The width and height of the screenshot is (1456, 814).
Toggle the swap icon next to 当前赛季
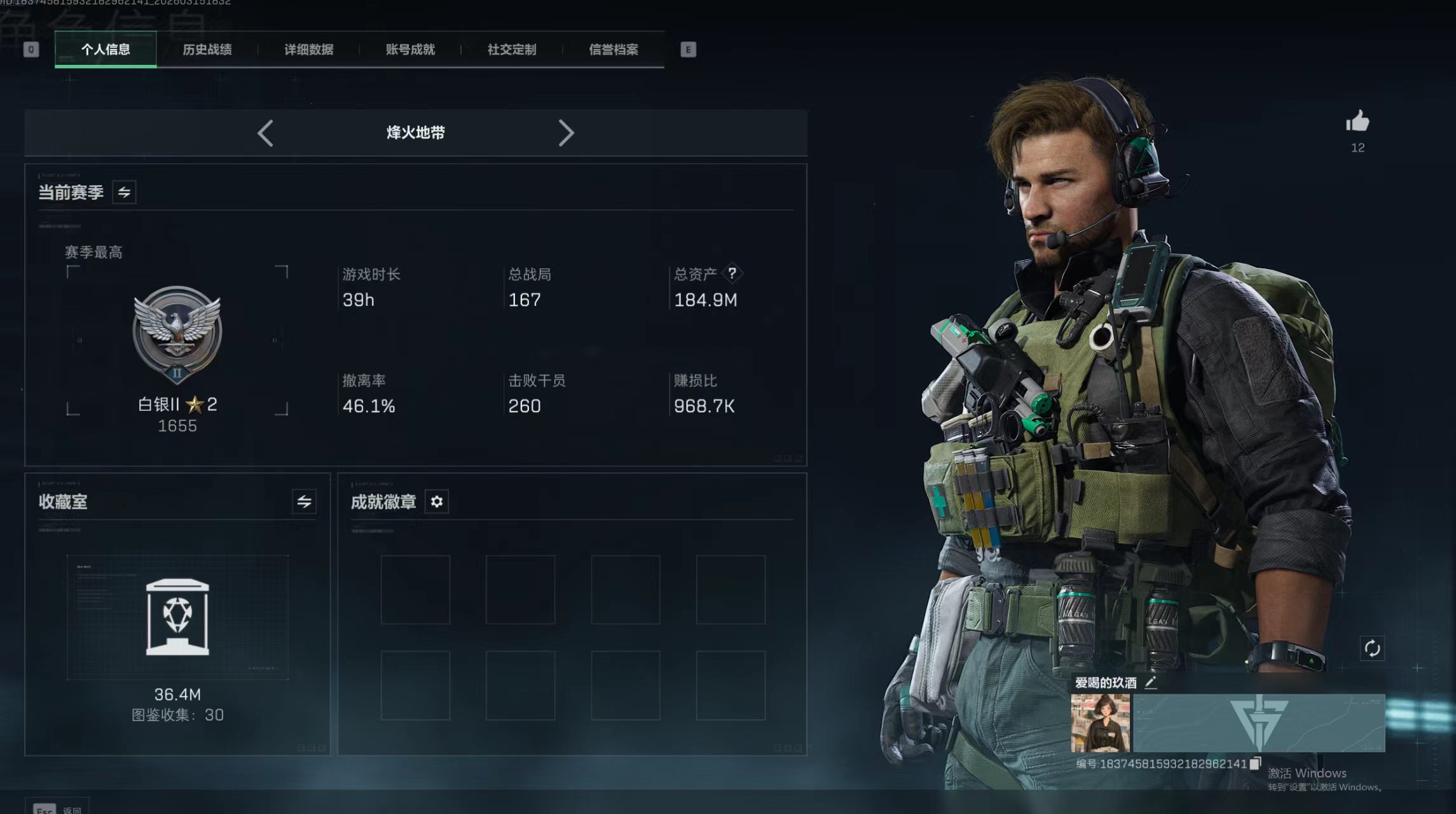[x=124, y=192]
